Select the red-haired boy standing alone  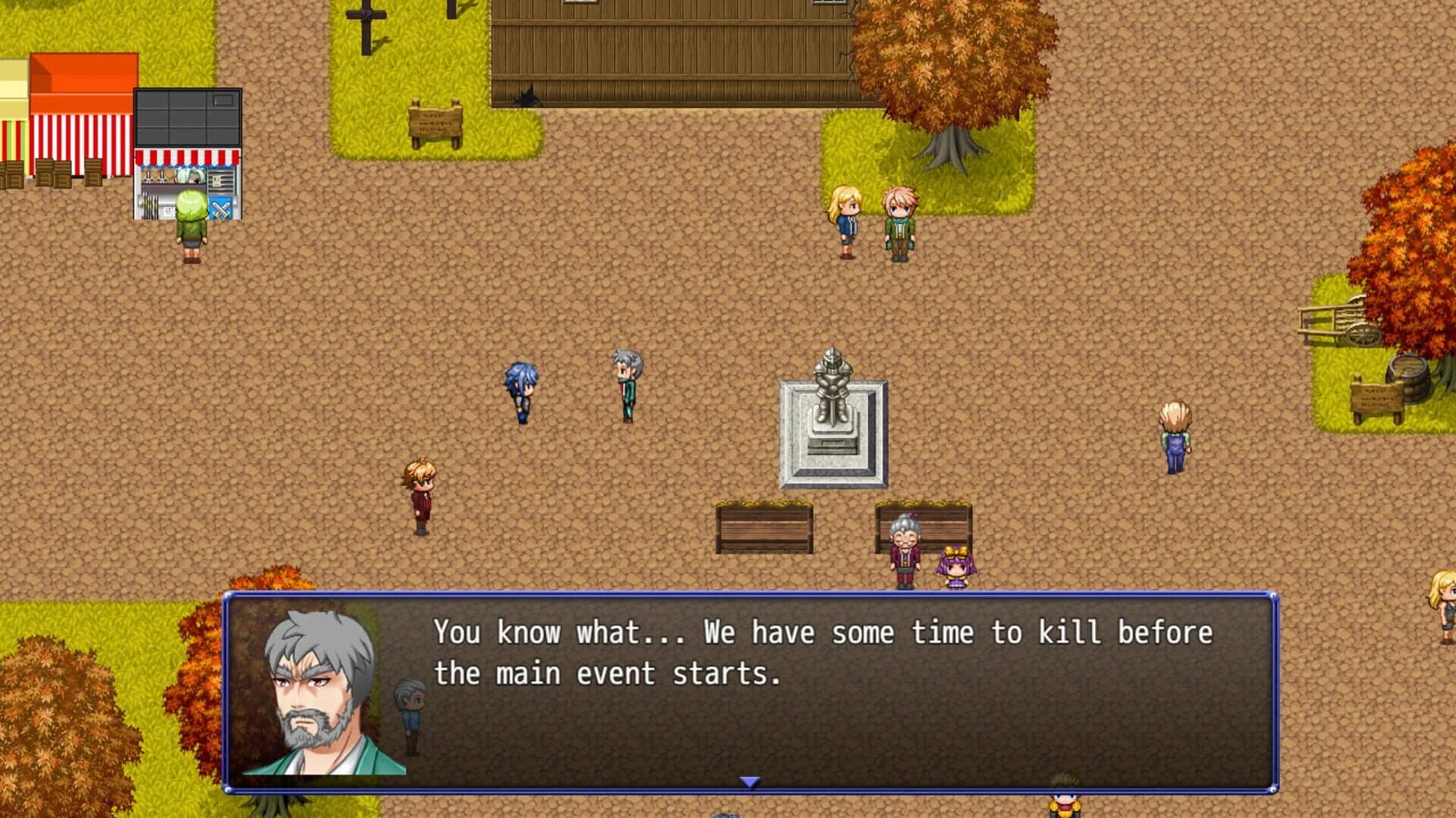422,493
